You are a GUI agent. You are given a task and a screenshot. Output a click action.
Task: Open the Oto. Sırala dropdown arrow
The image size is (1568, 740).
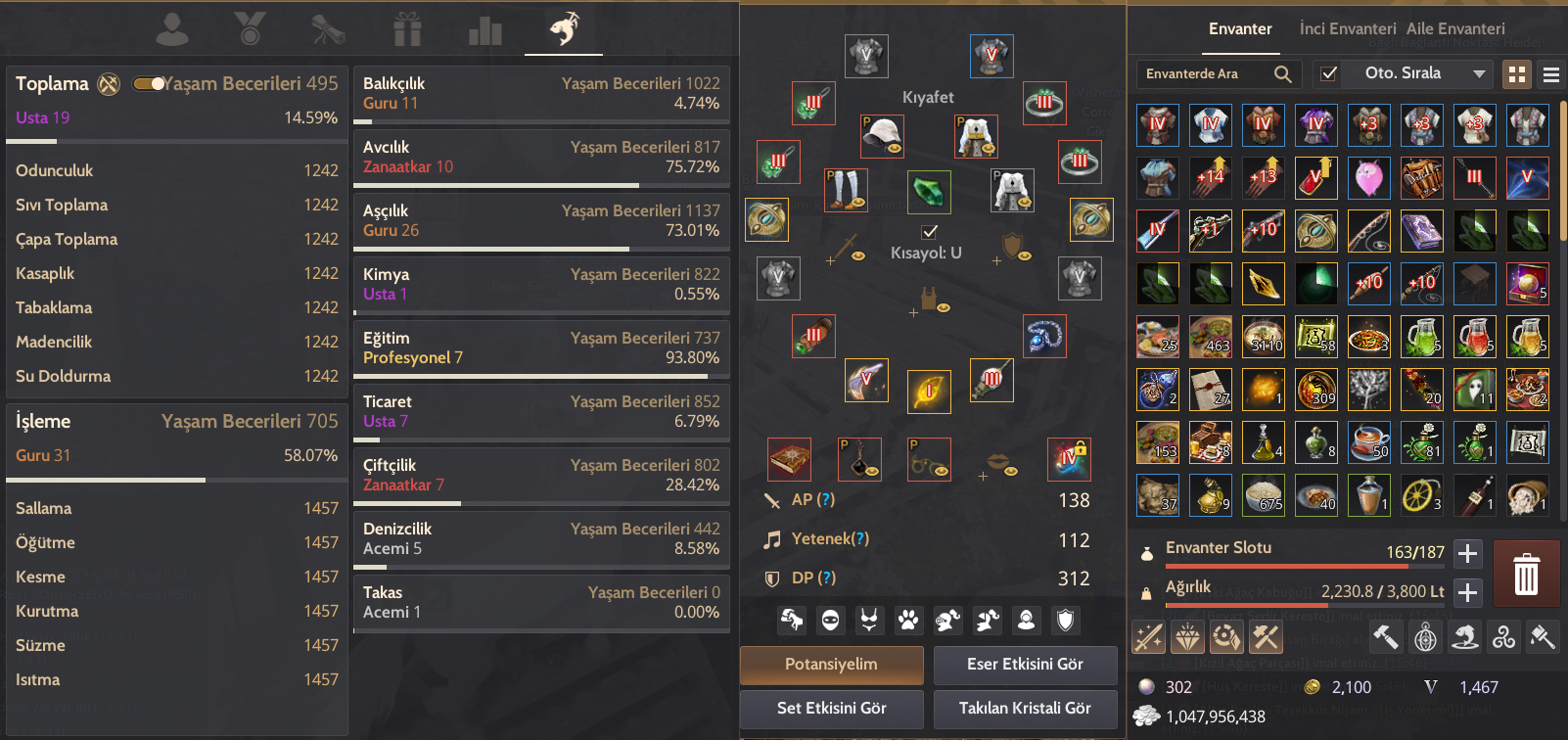[1479, 74]
